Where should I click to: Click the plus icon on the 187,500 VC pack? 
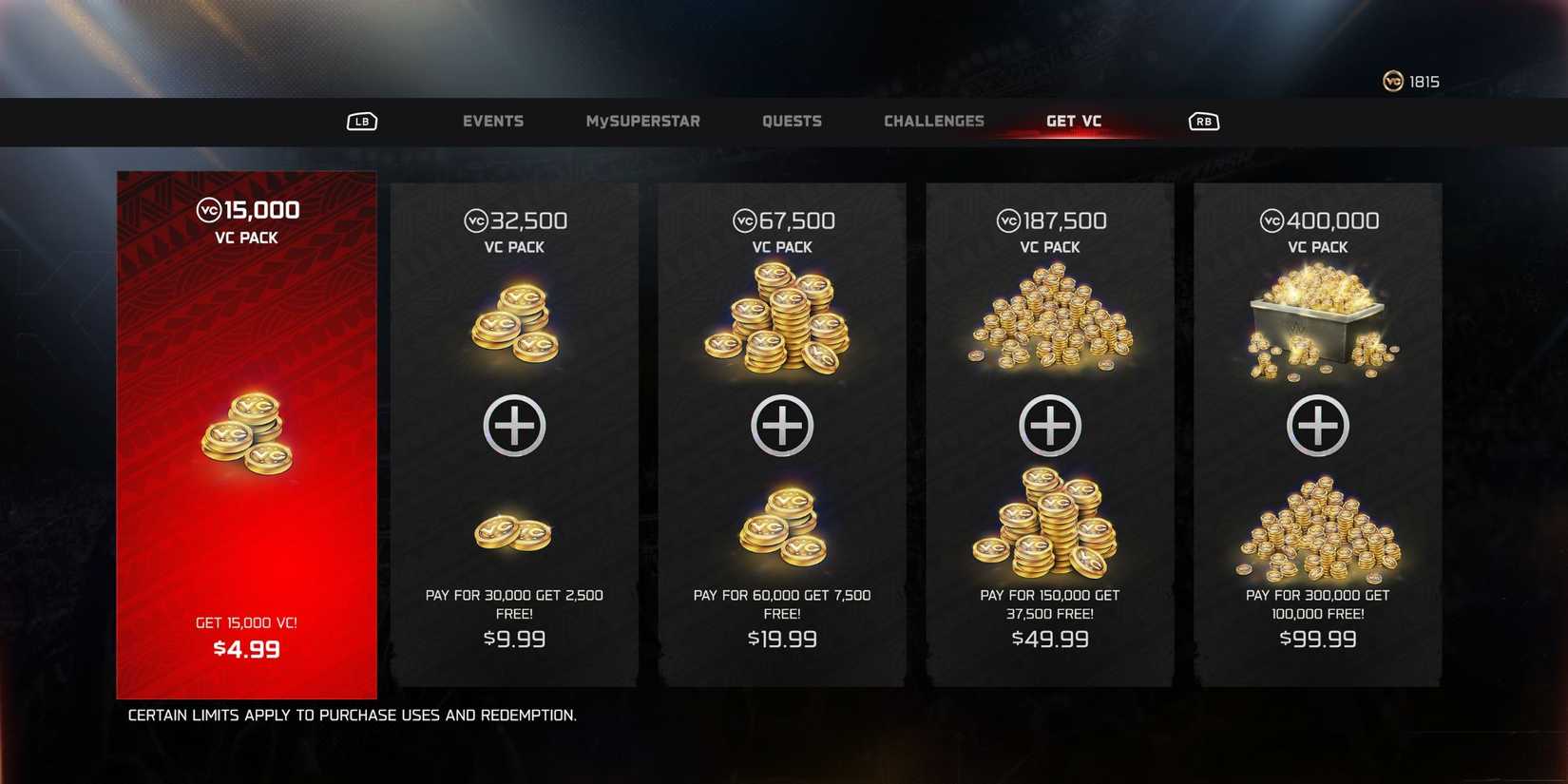(x=1049, y=426)
